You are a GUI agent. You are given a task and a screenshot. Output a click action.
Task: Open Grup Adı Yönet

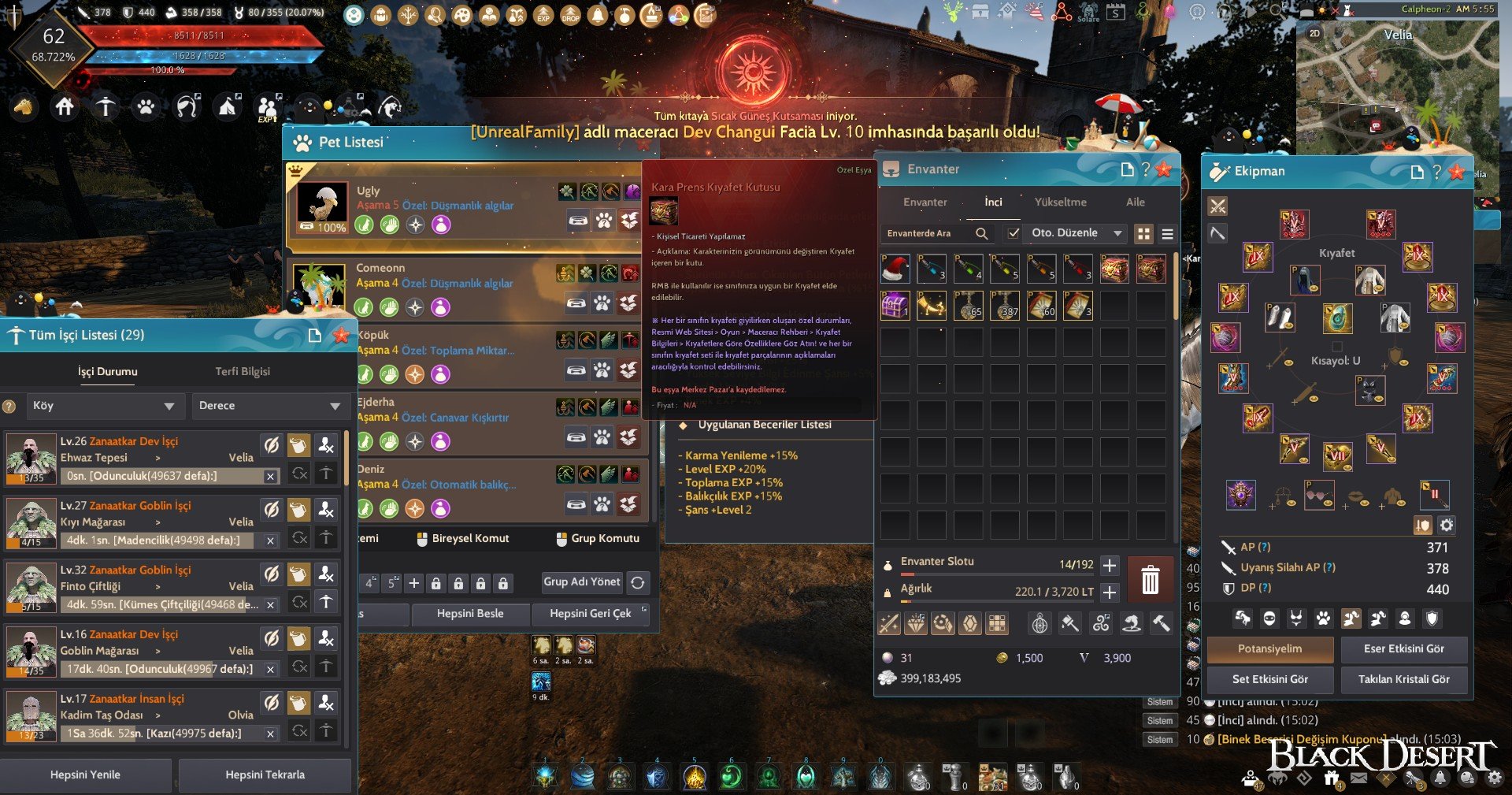[582, 581]
